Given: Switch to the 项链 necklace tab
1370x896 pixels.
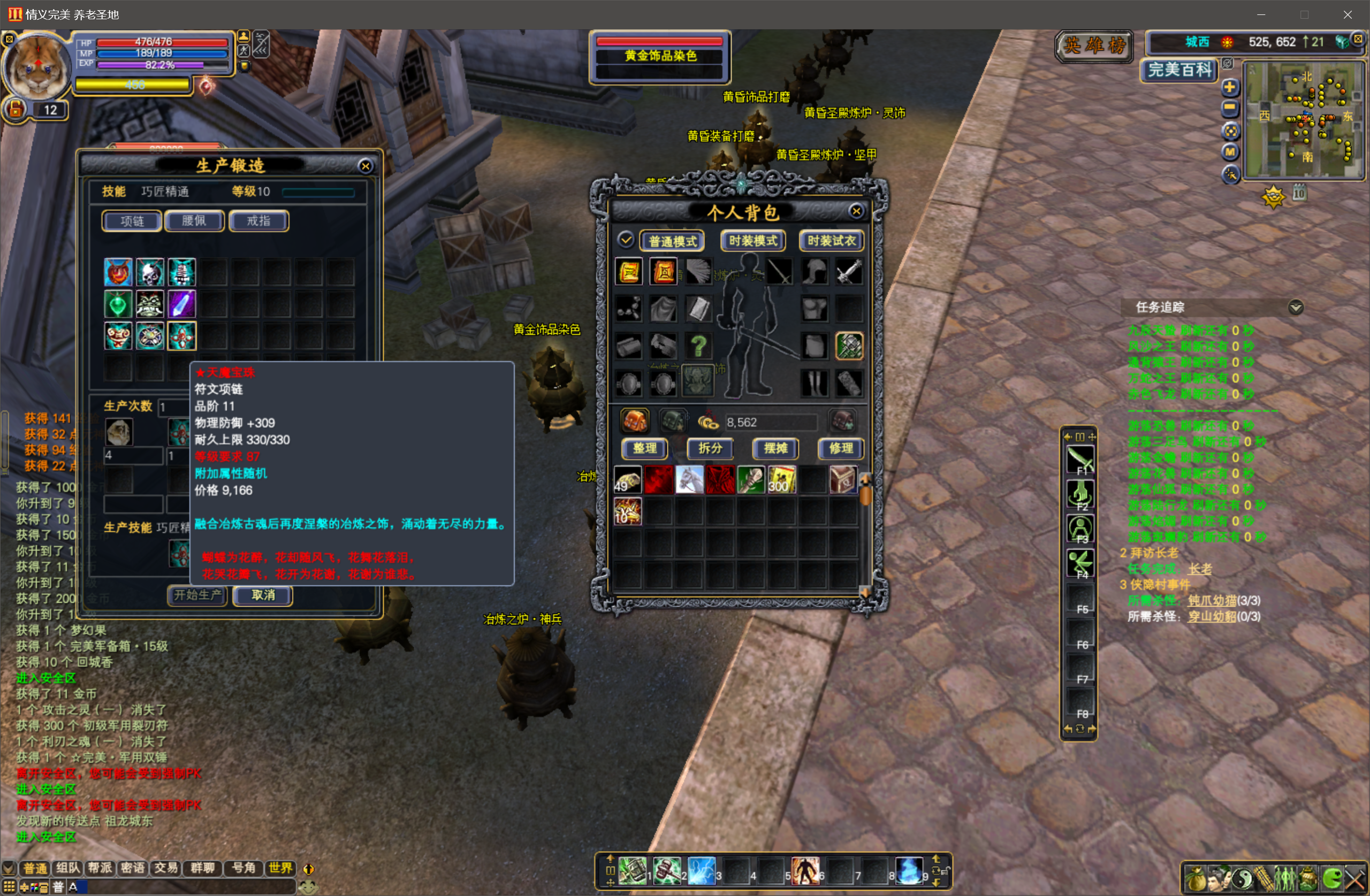Looking at the screenshot, I should click(132, 221).
